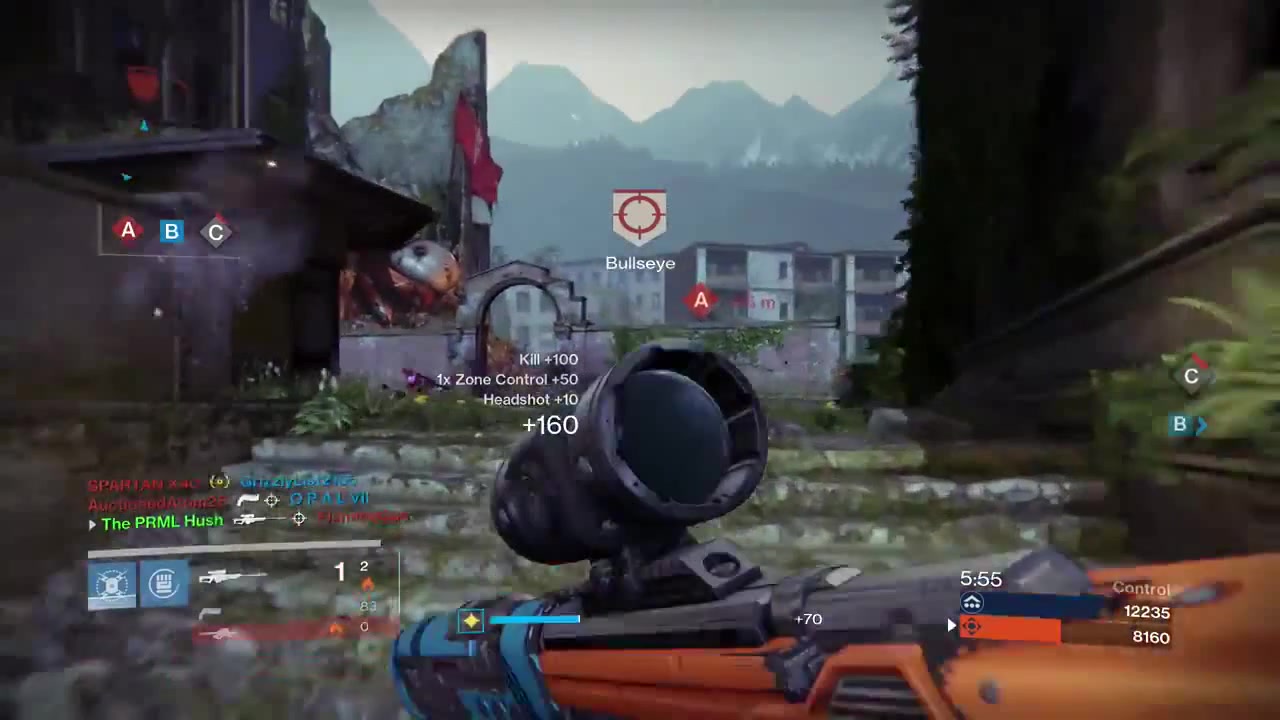1280x720 pixels.
Task: Click the blue team house emblem icon
Action: coord(971,601)
